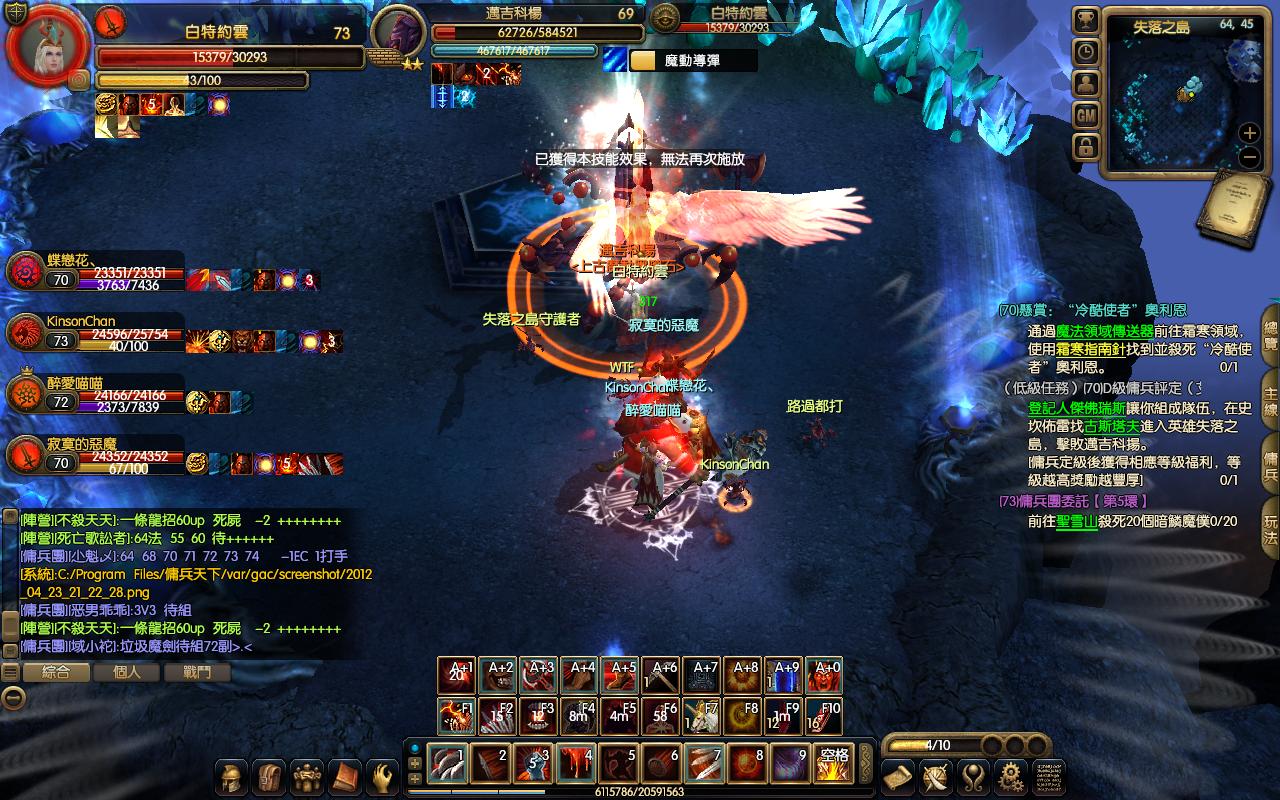Image resolution: width=1280 pixels, height=800 pixels.
Task: Click the 魔法領域傳送器 quest link
Action: coord(1104,331)
